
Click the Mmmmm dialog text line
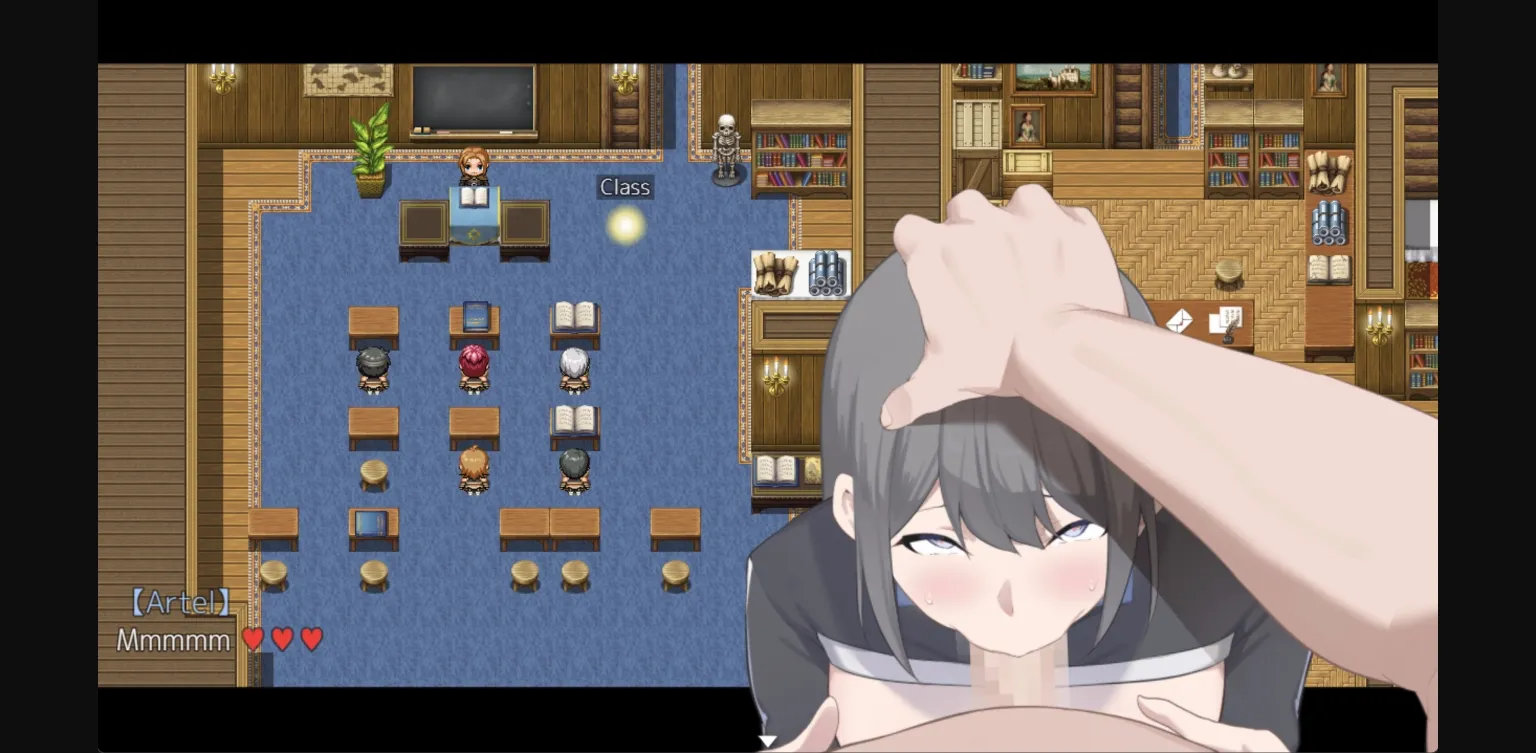click(172, 639)
